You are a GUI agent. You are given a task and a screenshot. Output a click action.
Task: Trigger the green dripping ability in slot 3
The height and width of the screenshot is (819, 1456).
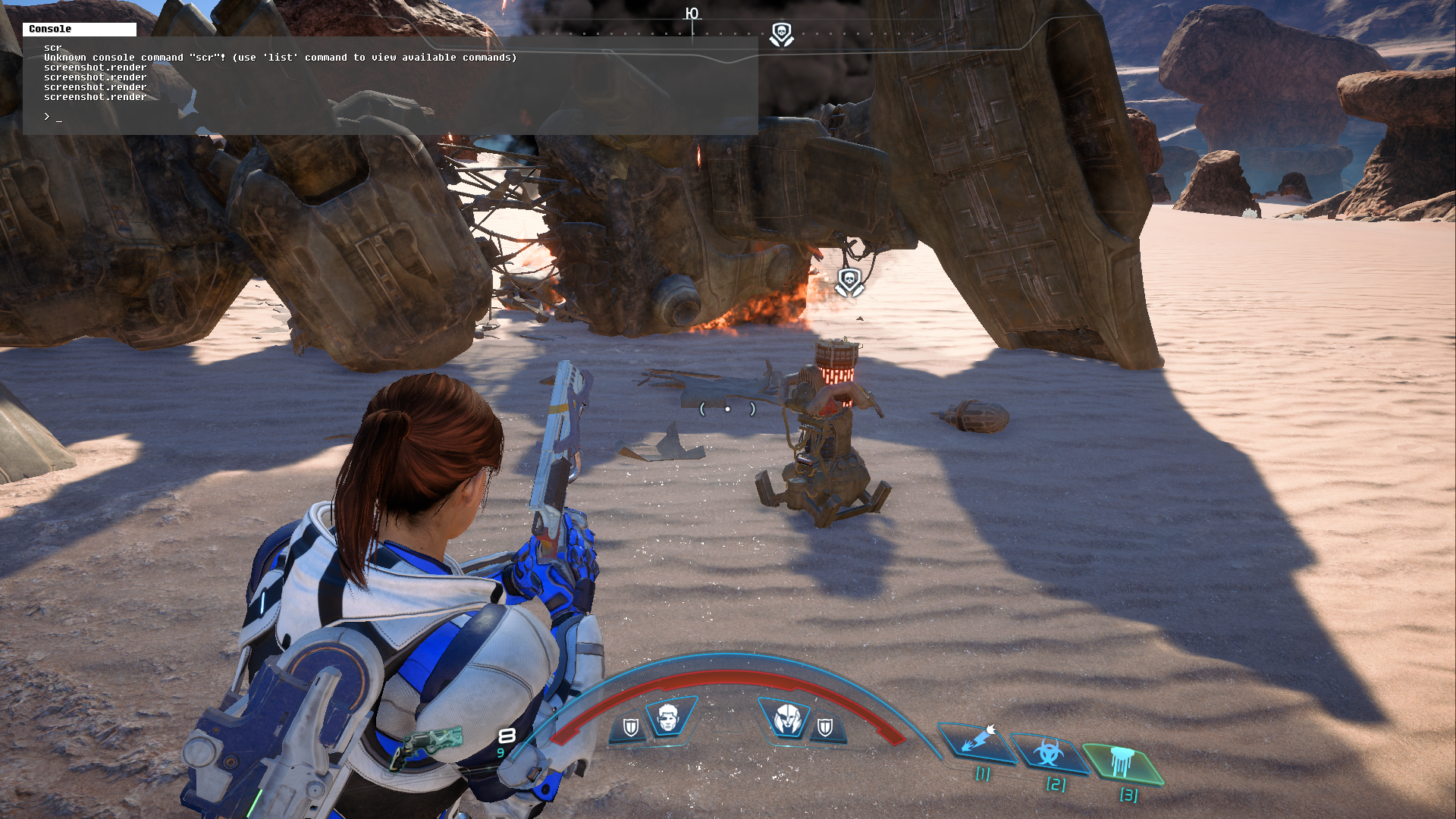click(1121, 762)
